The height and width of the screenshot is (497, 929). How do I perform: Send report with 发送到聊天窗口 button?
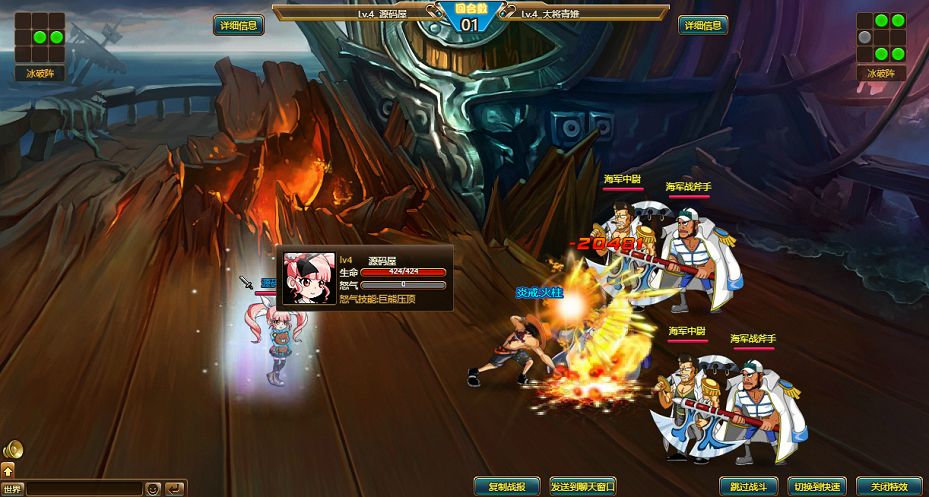[x=582, y=486]
